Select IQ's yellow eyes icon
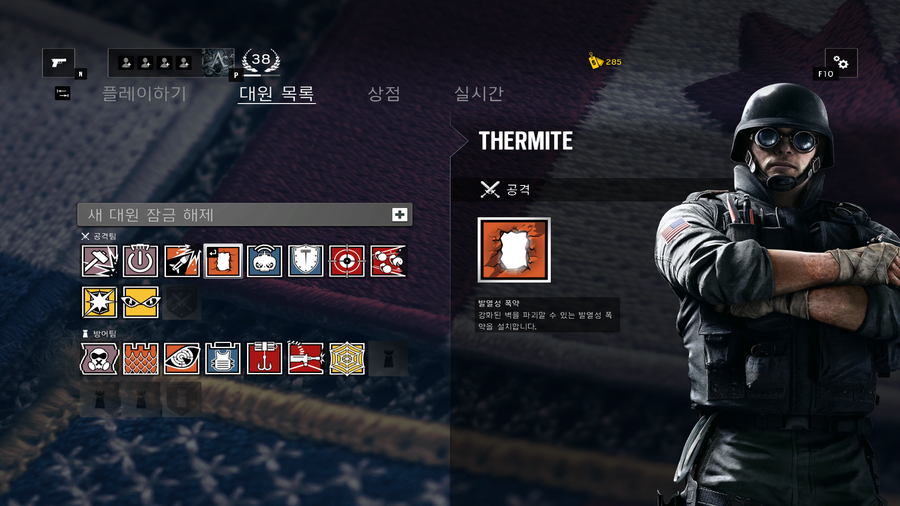Screen dimensions: 900x506 141,302
